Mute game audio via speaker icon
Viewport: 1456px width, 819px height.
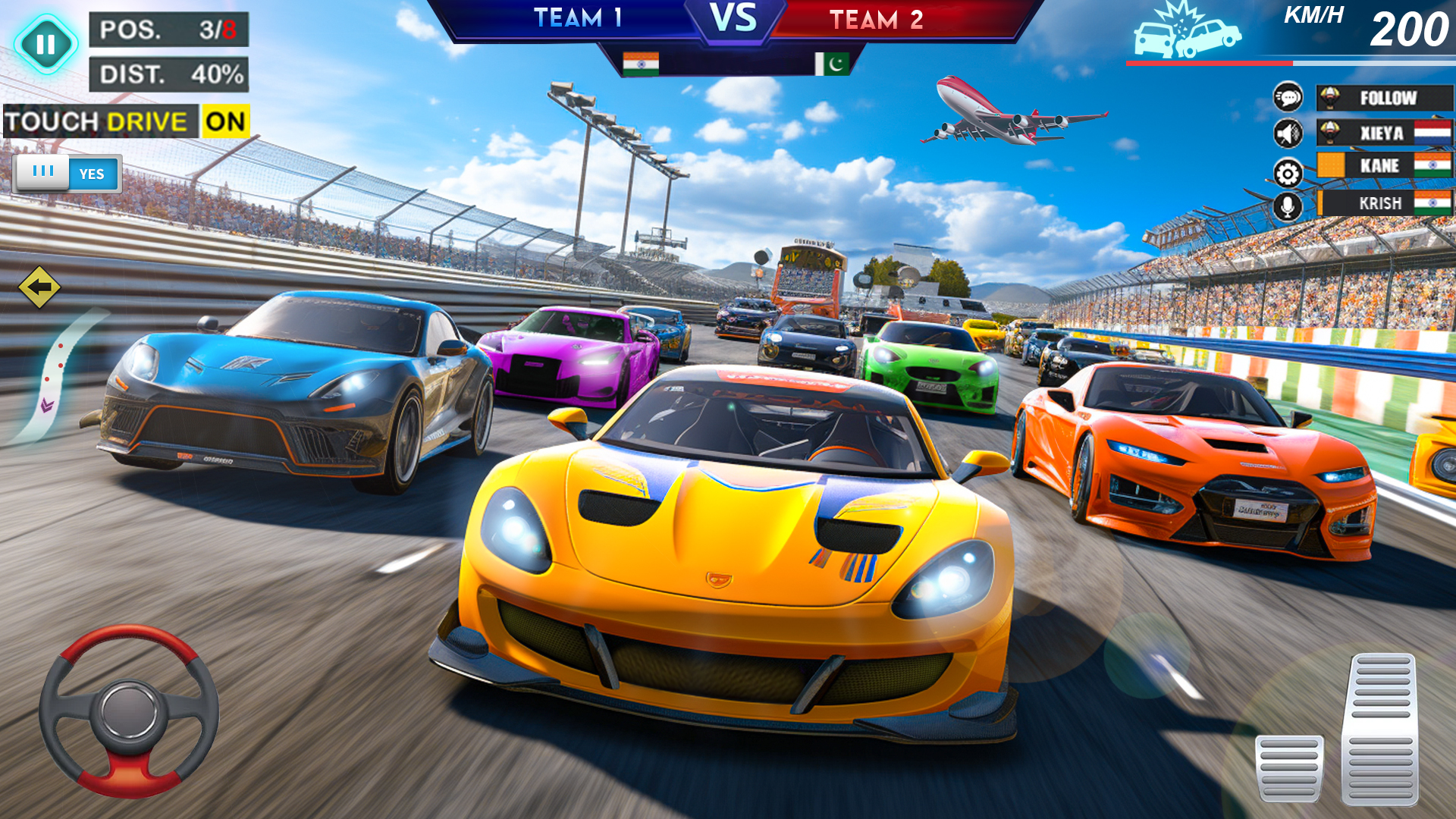coord(1287,133)
